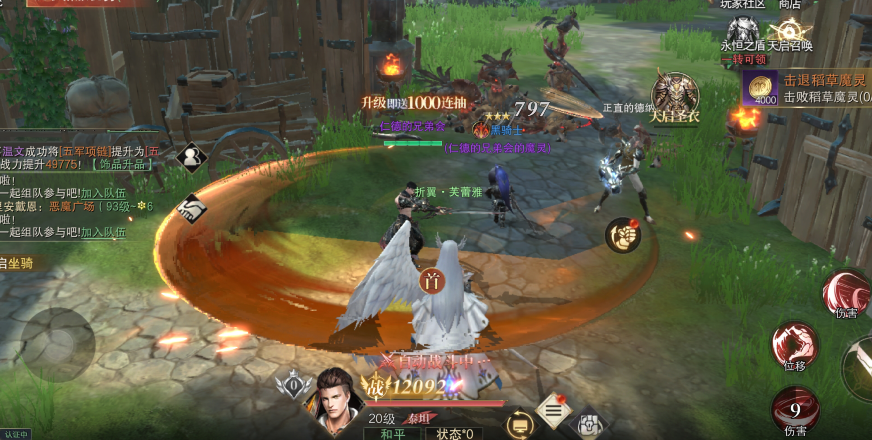The image size is (872, 440).
Task: Open the 商店 shop
Action: 789,4
